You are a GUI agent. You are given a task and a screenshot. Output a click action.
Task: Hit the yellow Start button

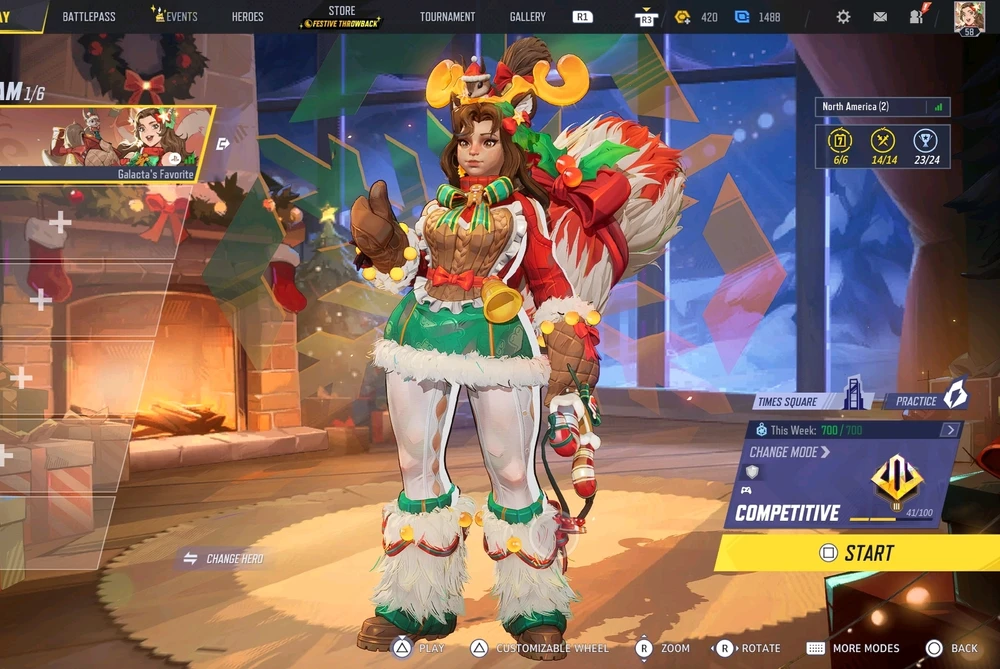click(x=858, y=553)
